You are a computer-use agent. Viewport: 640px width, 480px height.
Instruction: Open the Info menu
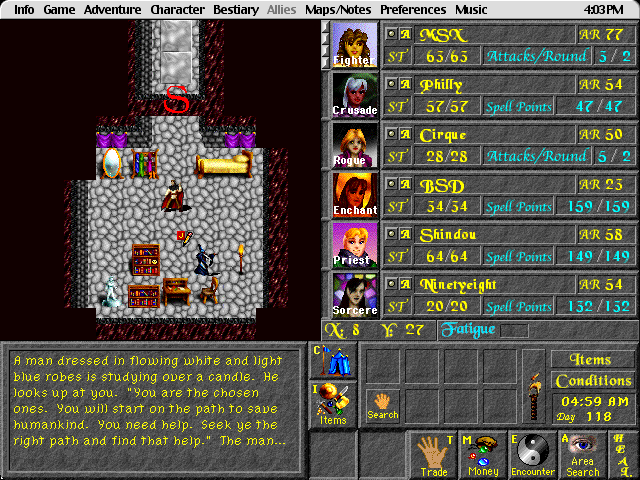(24, 9)
